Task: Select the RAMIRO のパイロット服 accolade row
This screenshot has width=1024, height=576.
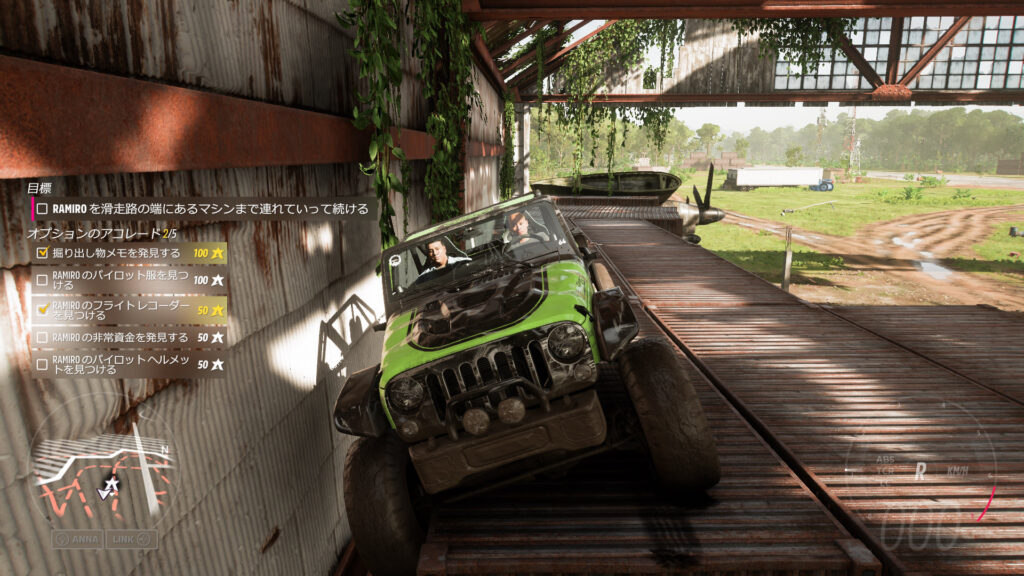Action: [x=128, y=281]
